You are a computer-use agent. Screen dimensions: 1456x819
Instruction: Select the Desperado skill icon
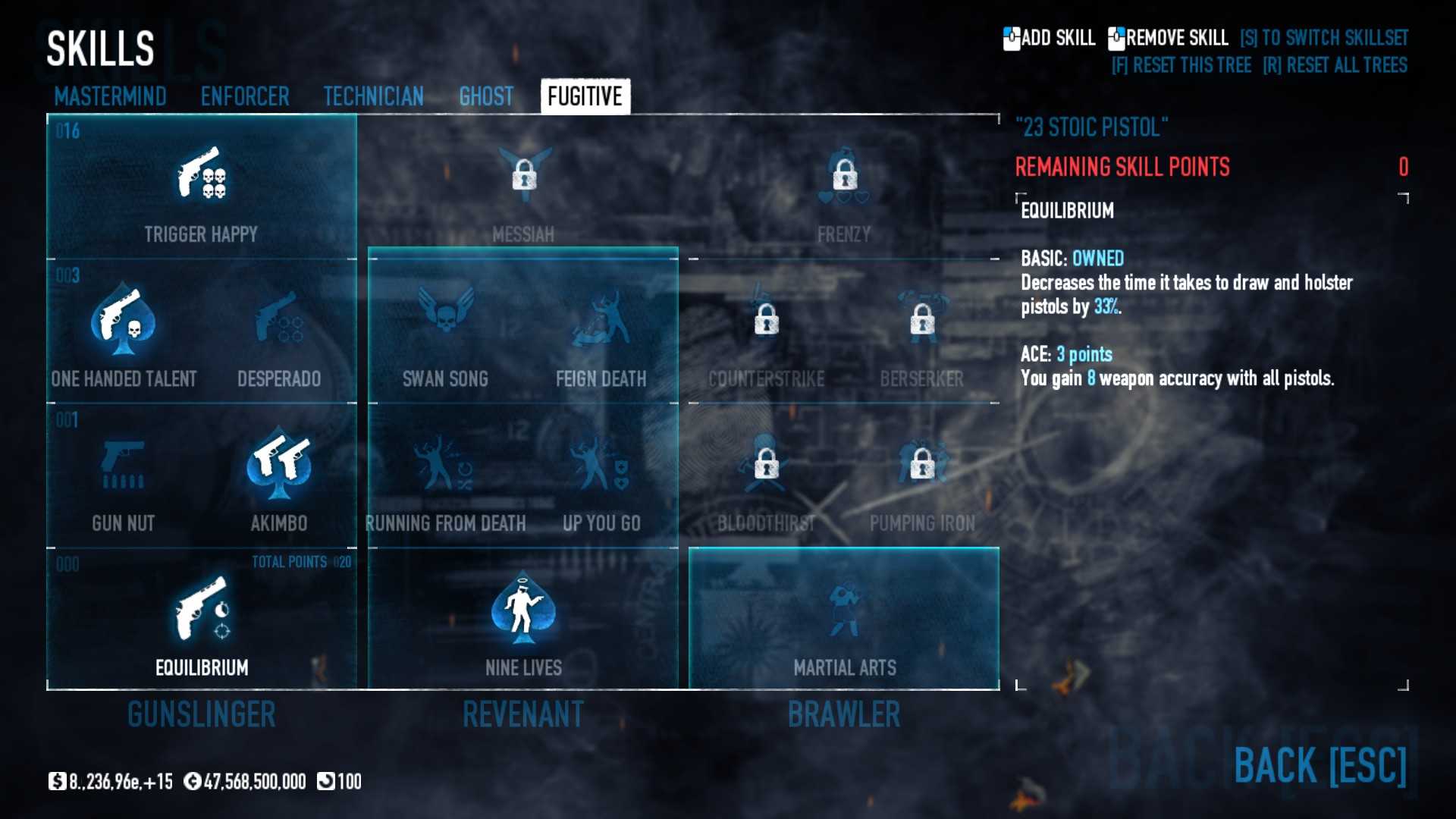[279, 320]
